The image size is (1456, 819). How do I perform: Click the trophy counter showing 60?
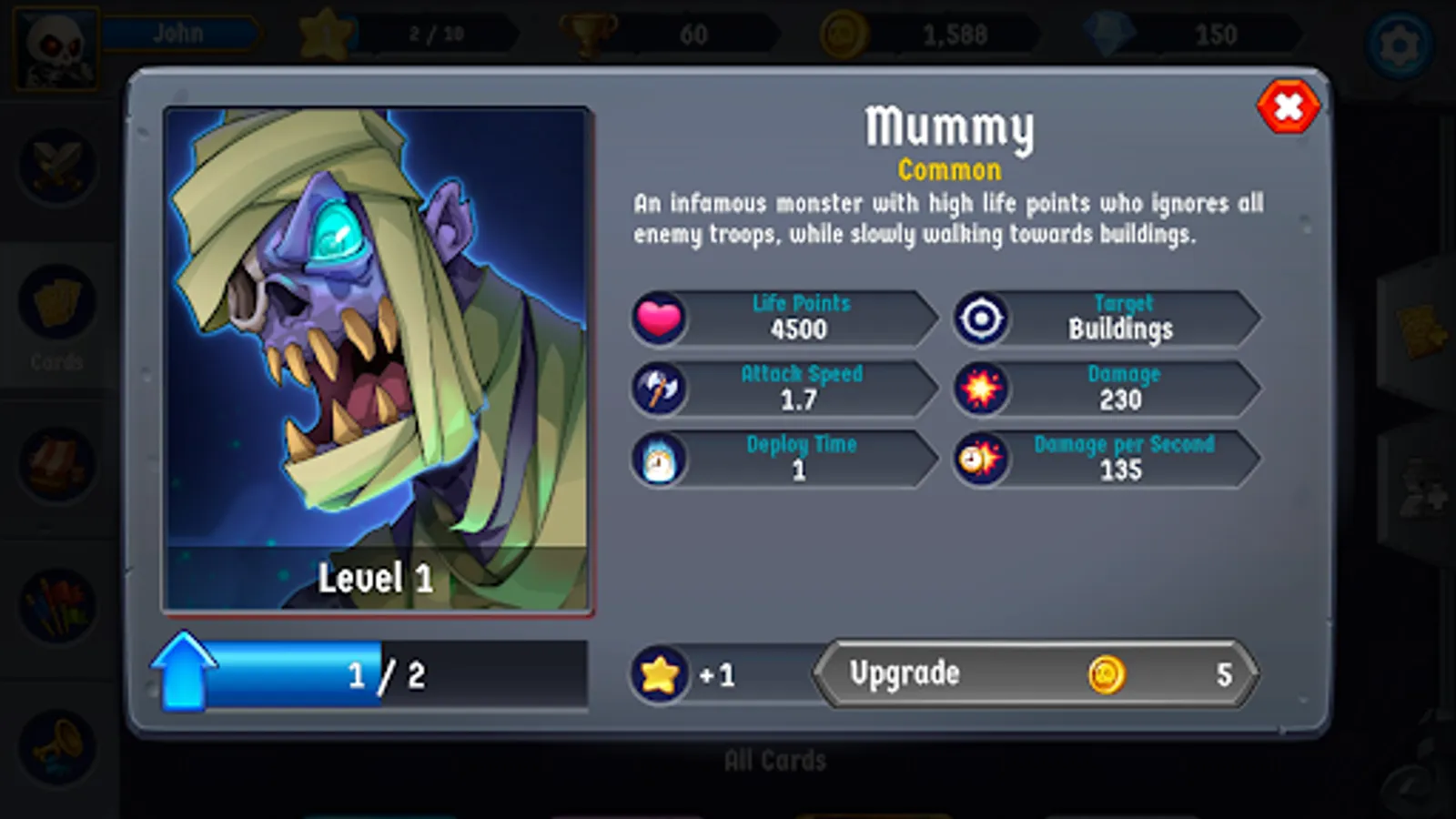pos(646,35)
